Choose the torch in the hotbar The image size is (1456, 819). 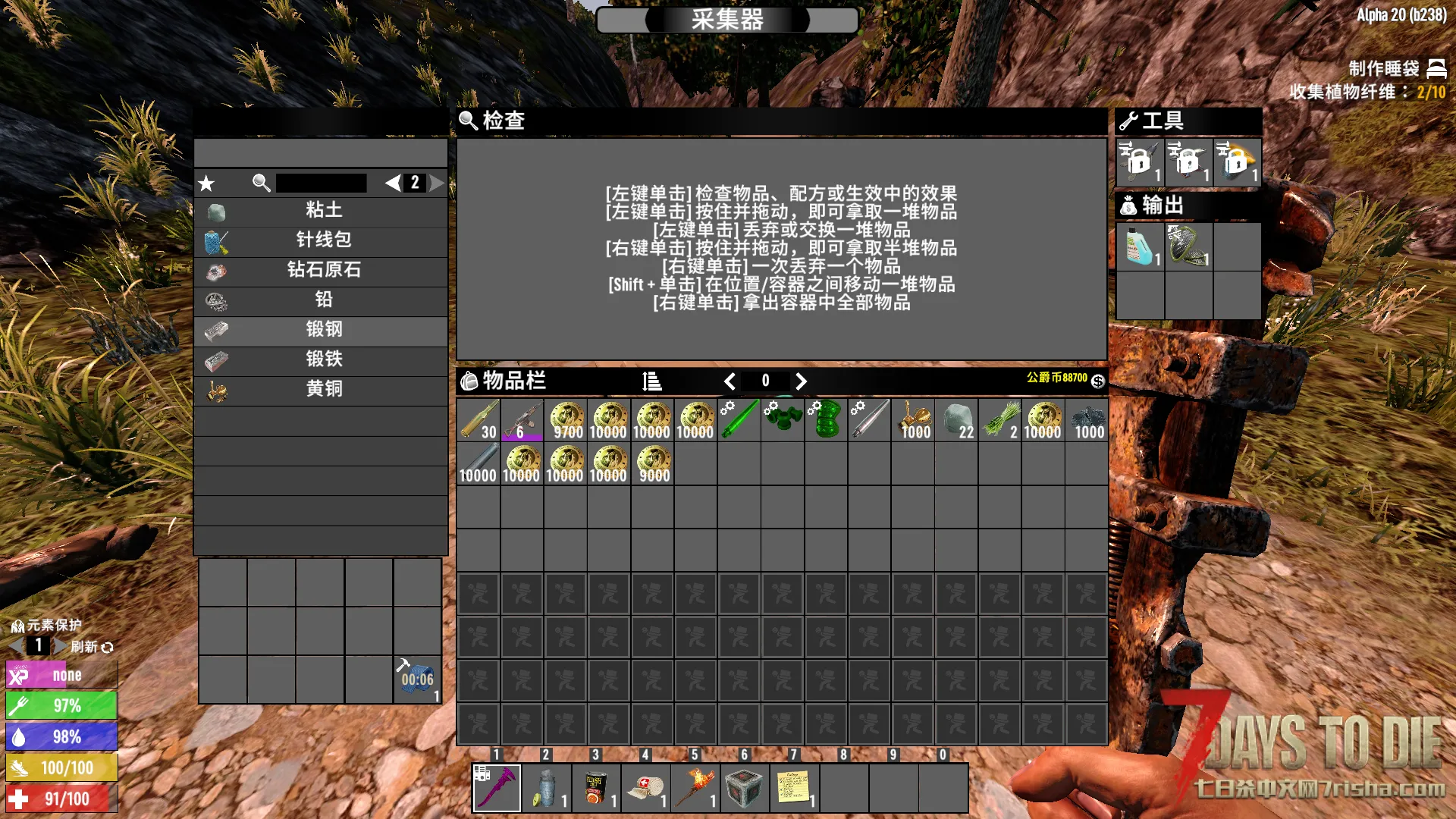(x=695, y=788)
